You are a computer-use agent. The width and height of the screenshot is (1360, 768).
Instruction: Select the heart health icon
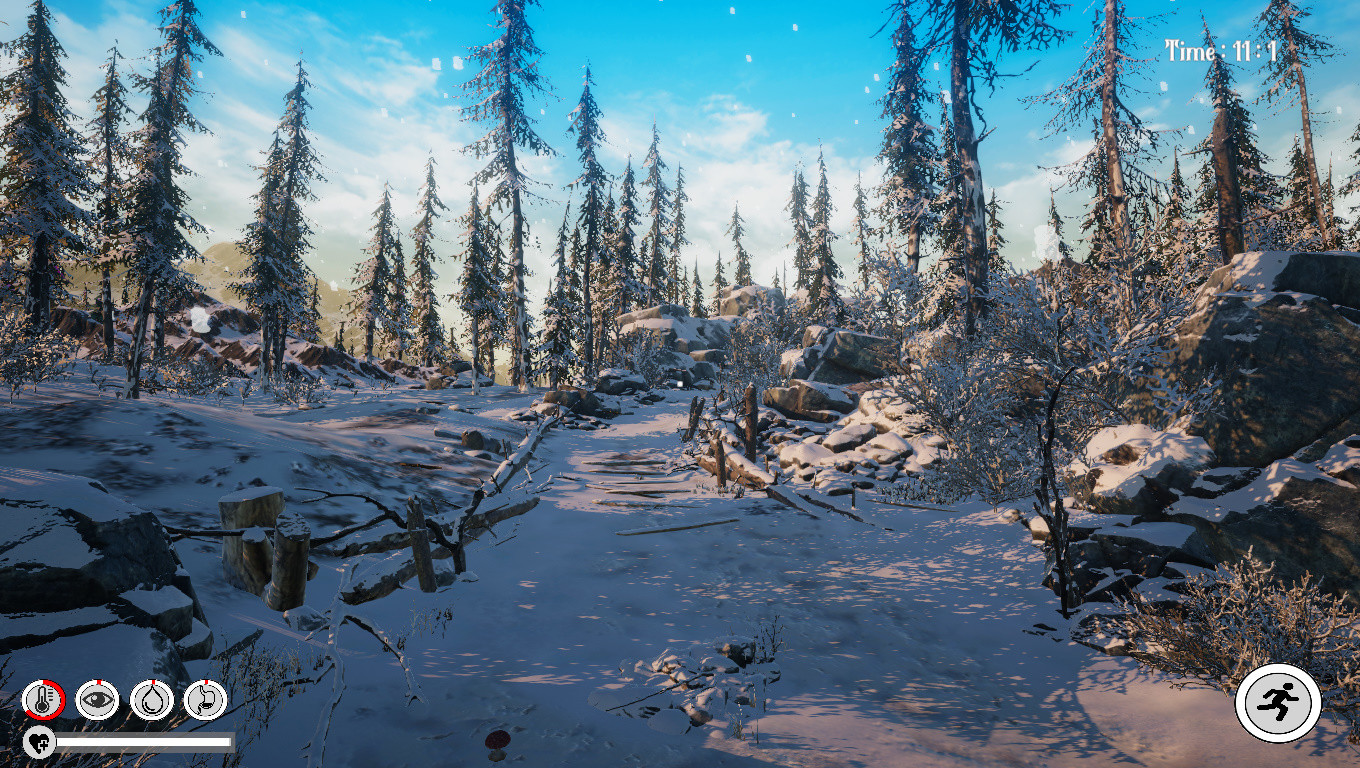click(x=37, y=744)
